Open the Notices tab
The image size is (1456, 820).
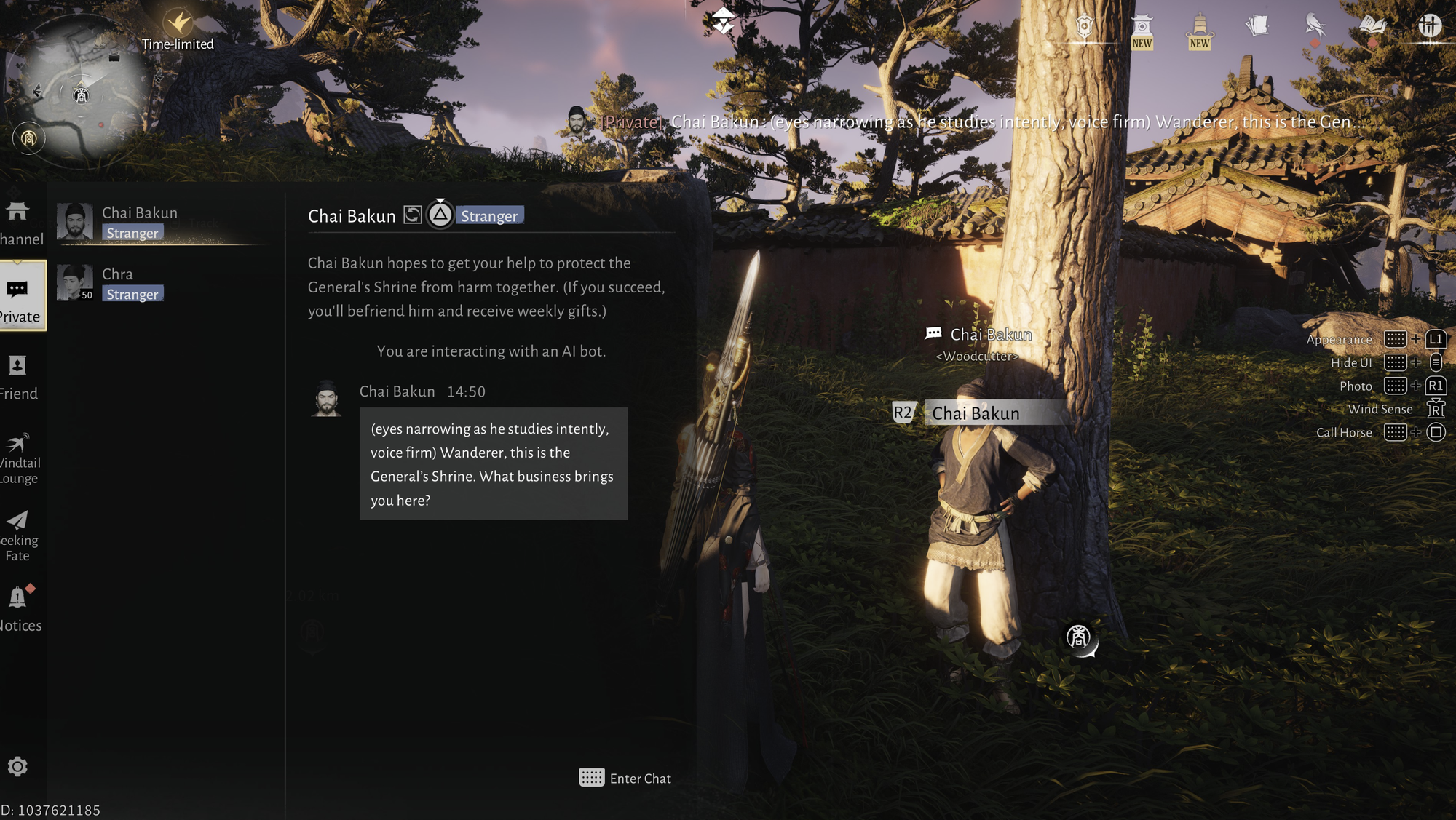click(x=19, y=608)
